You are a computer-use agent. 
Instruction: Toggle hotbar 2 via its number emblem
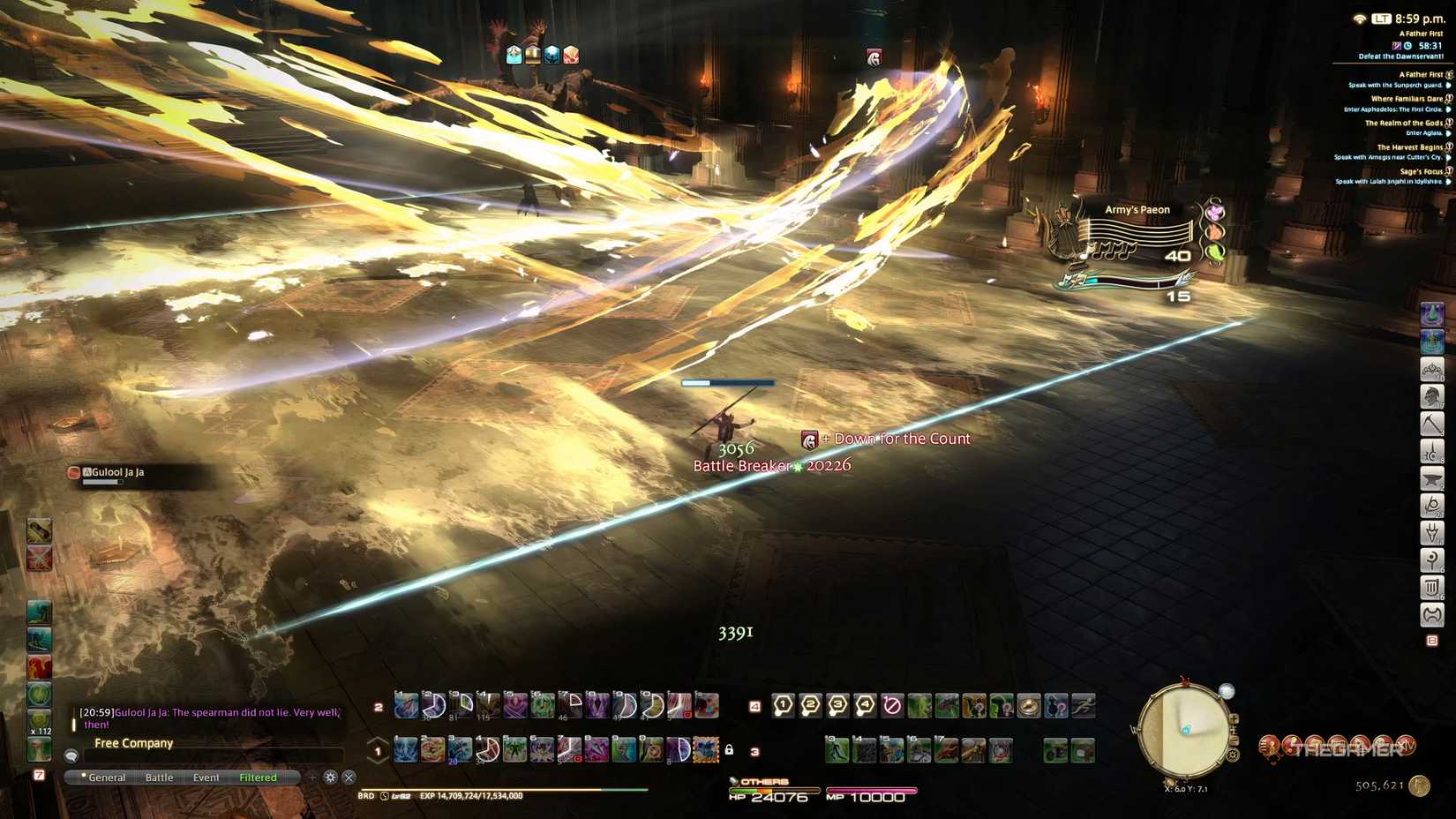379,706
